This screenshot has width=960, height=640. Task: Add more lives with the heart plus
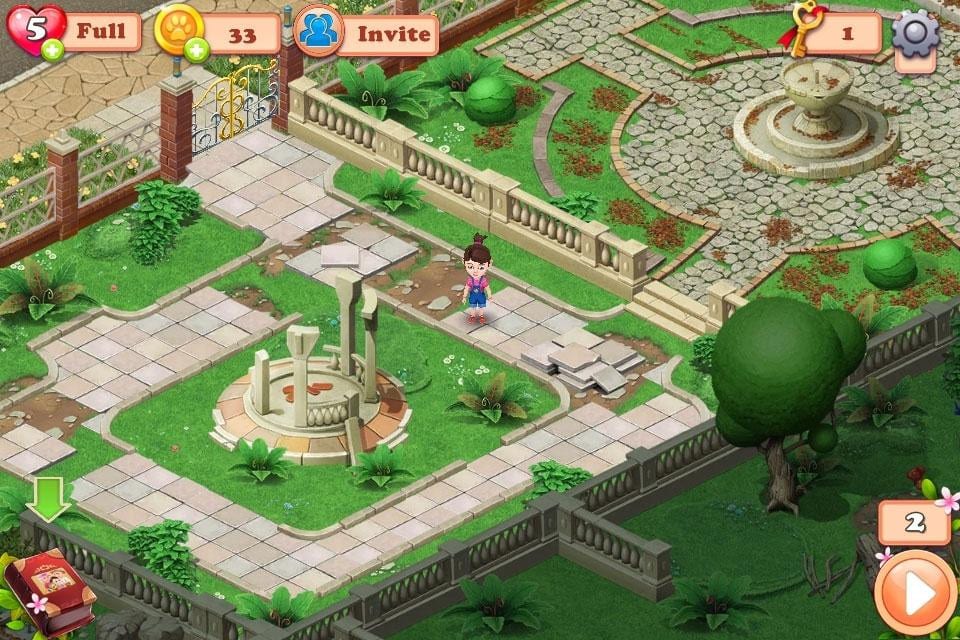pos(51,49)
